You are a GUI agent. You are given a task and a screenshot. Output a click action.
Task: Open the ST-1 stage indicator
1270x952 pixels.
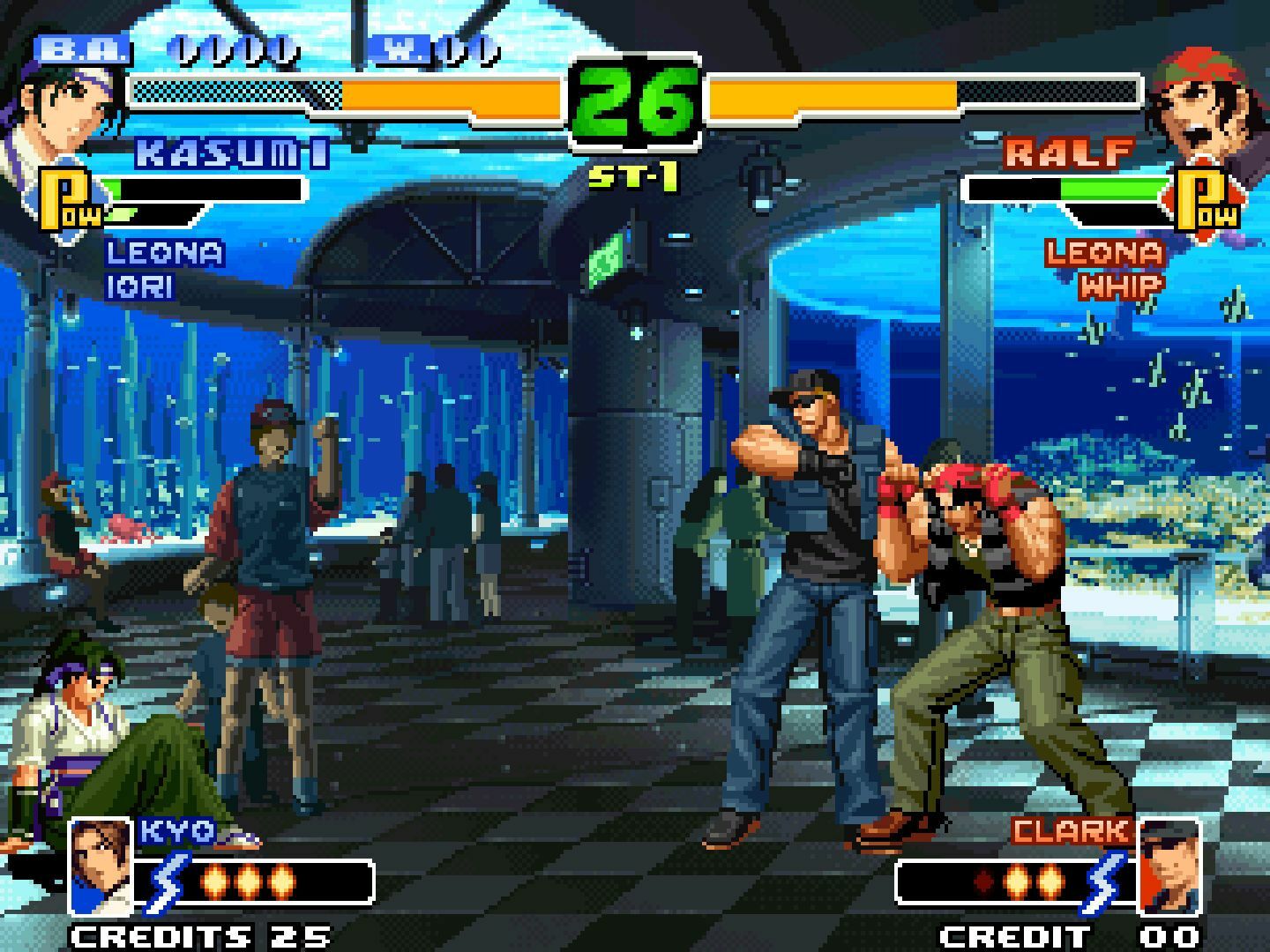coord(633,174)
